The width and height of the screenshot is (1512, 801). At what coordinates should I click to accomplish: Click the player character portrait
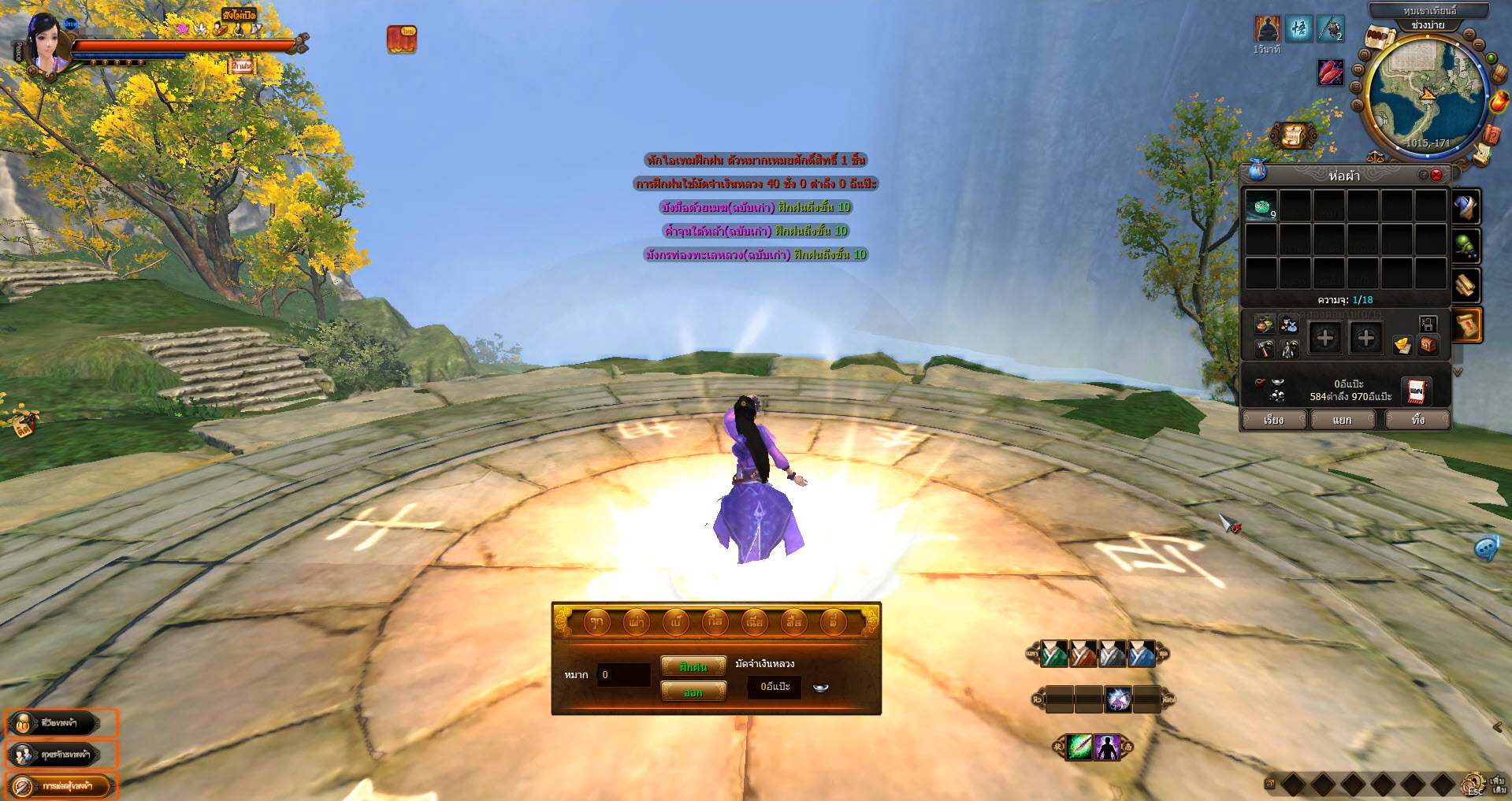44,46
